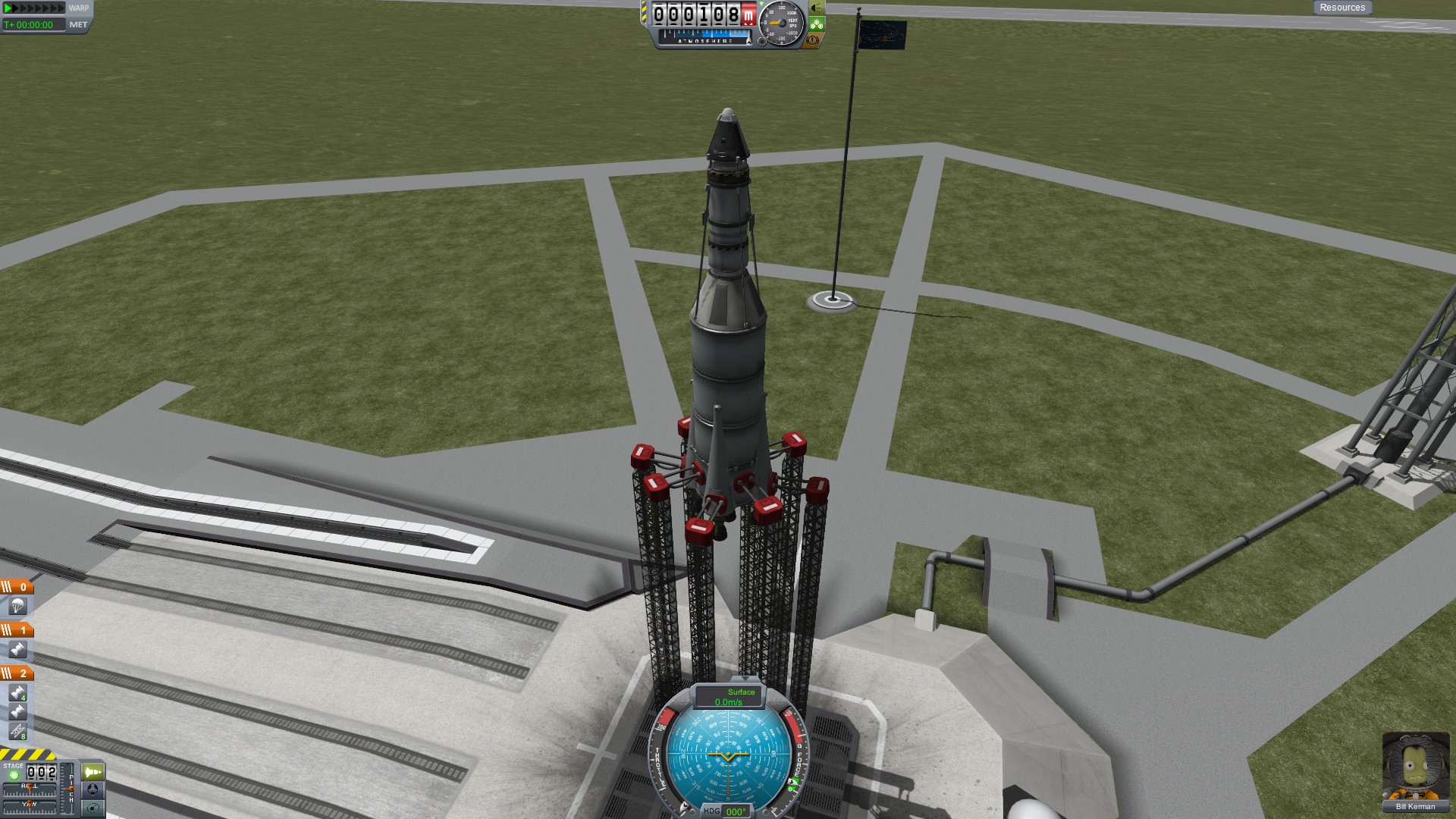Click the orange stage 2 header

point(17,673)
